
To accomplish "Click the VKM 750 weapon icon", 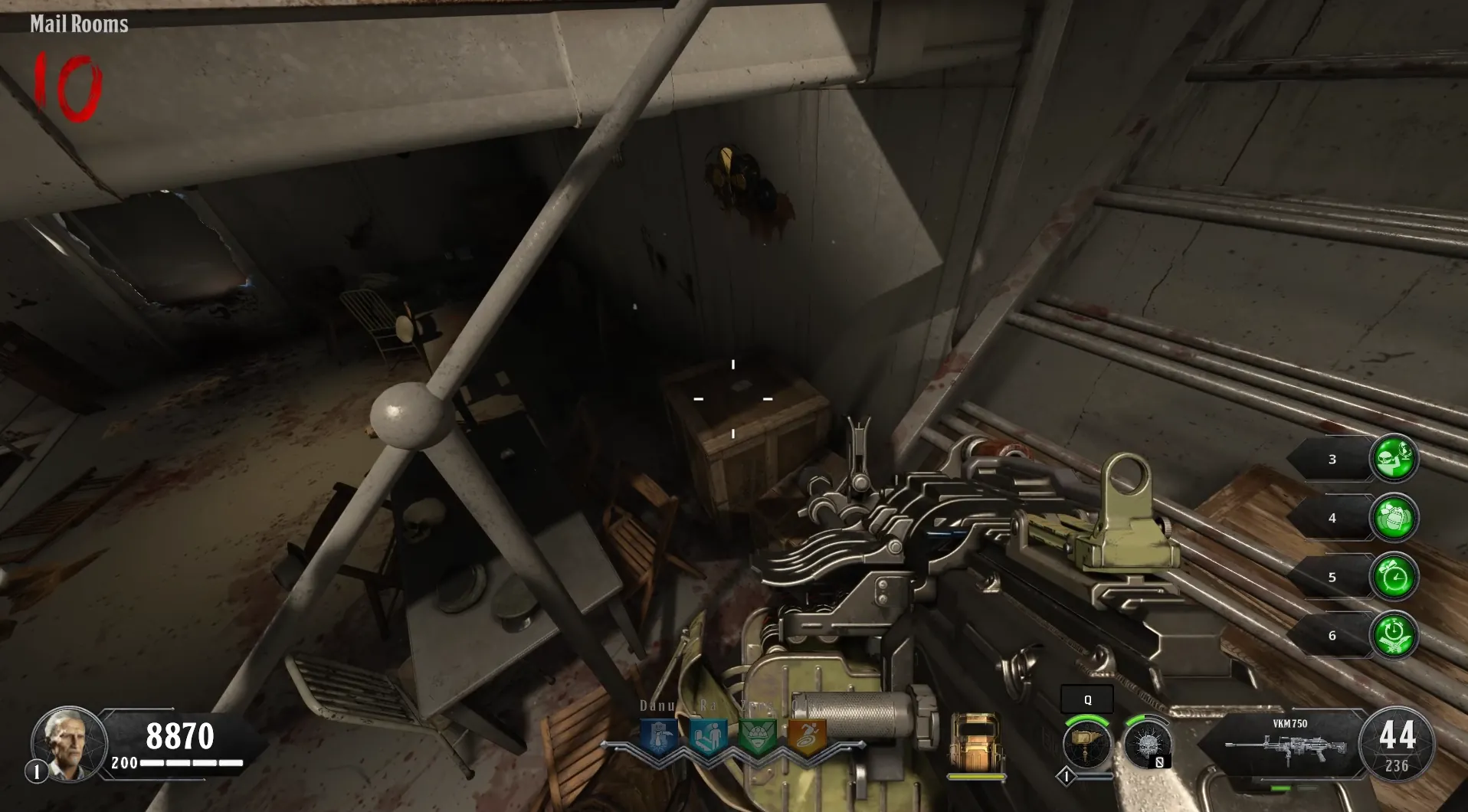I will point(1287,745).
